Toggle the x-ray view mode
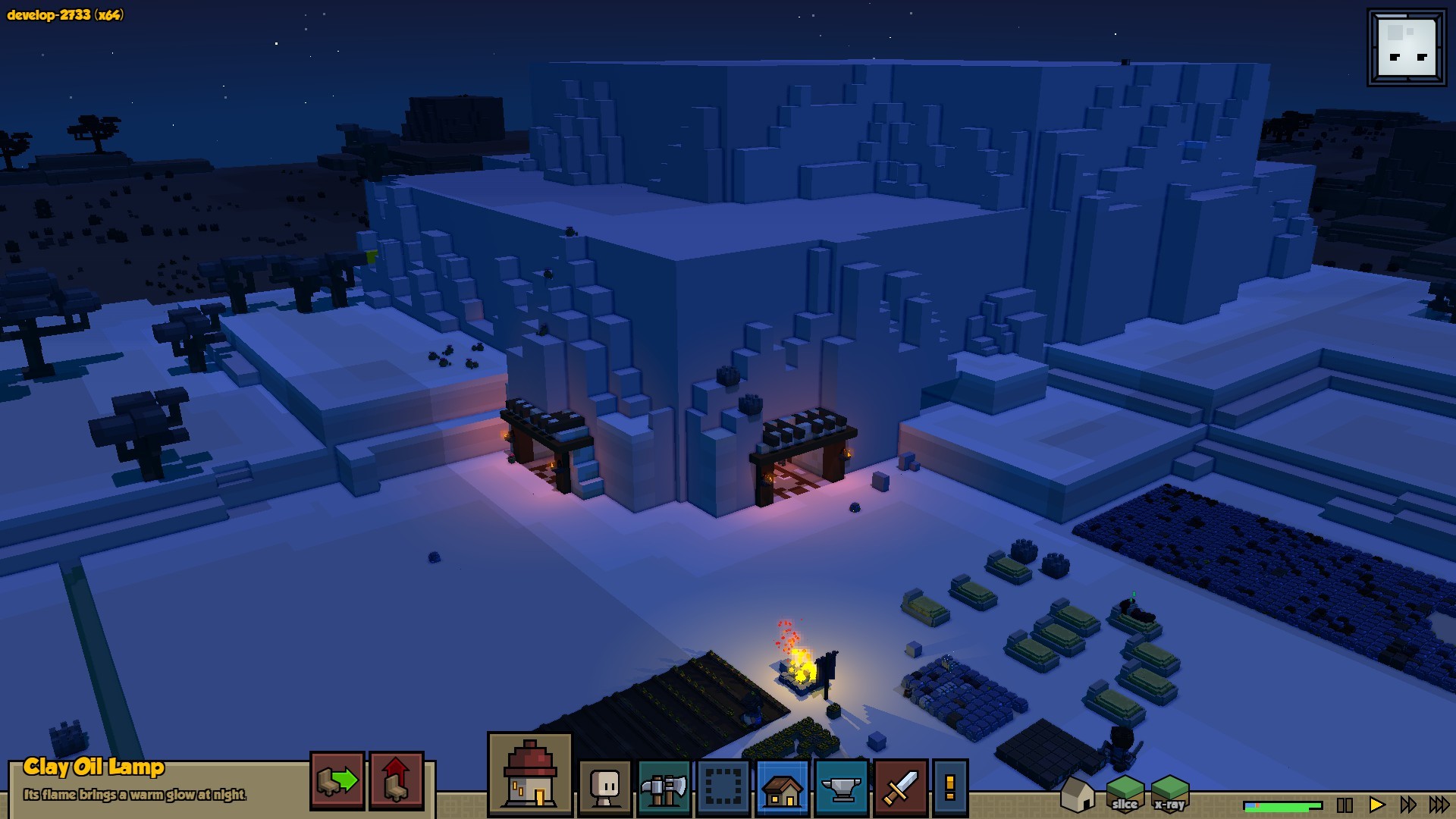Screen dimensions: 1456x819 pyautogui.click(x=1169, y=794)
